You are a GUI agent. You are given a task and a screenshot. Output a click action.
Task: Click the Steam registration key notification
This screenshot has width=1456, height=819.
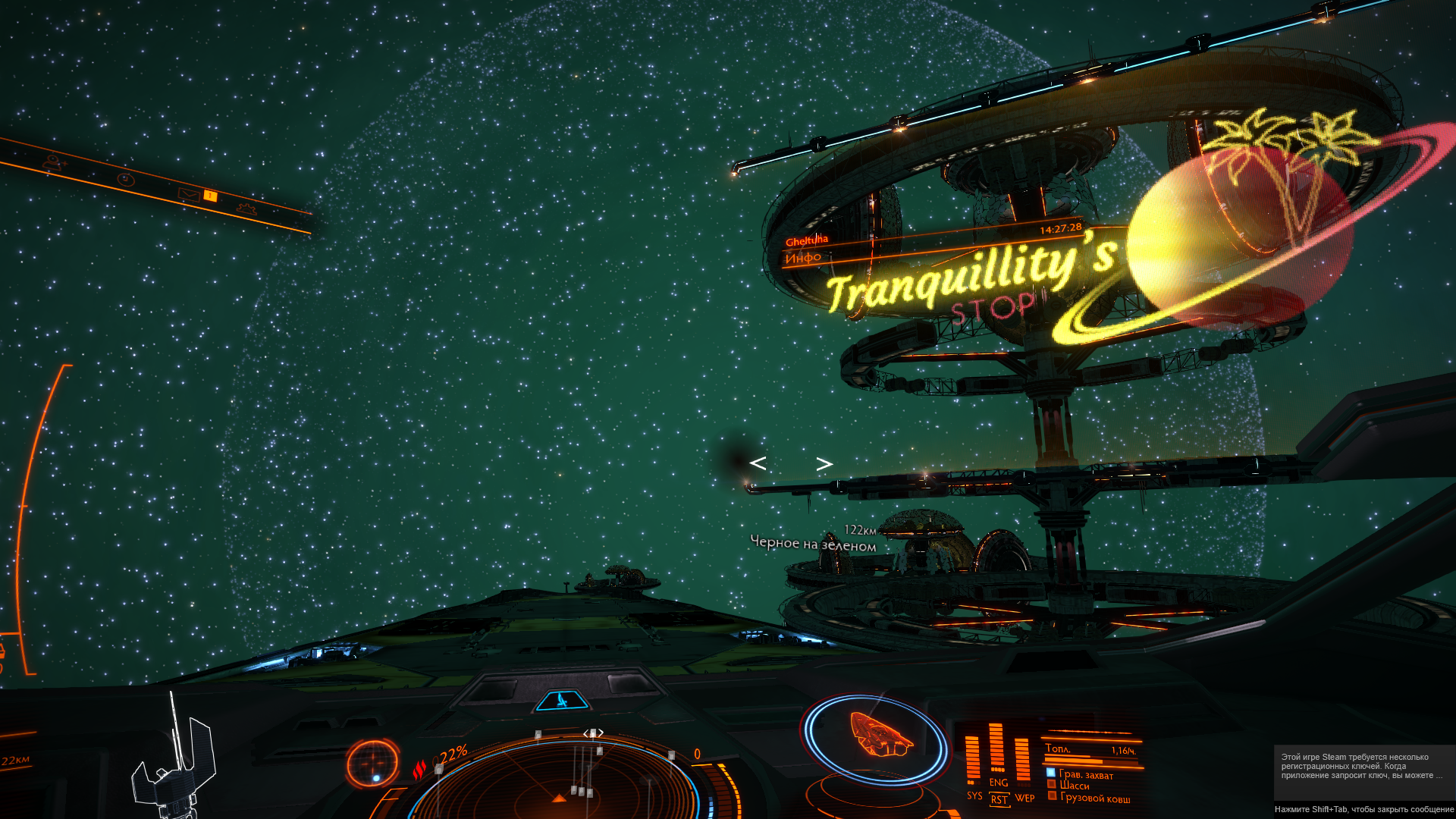pos(1363,766)
